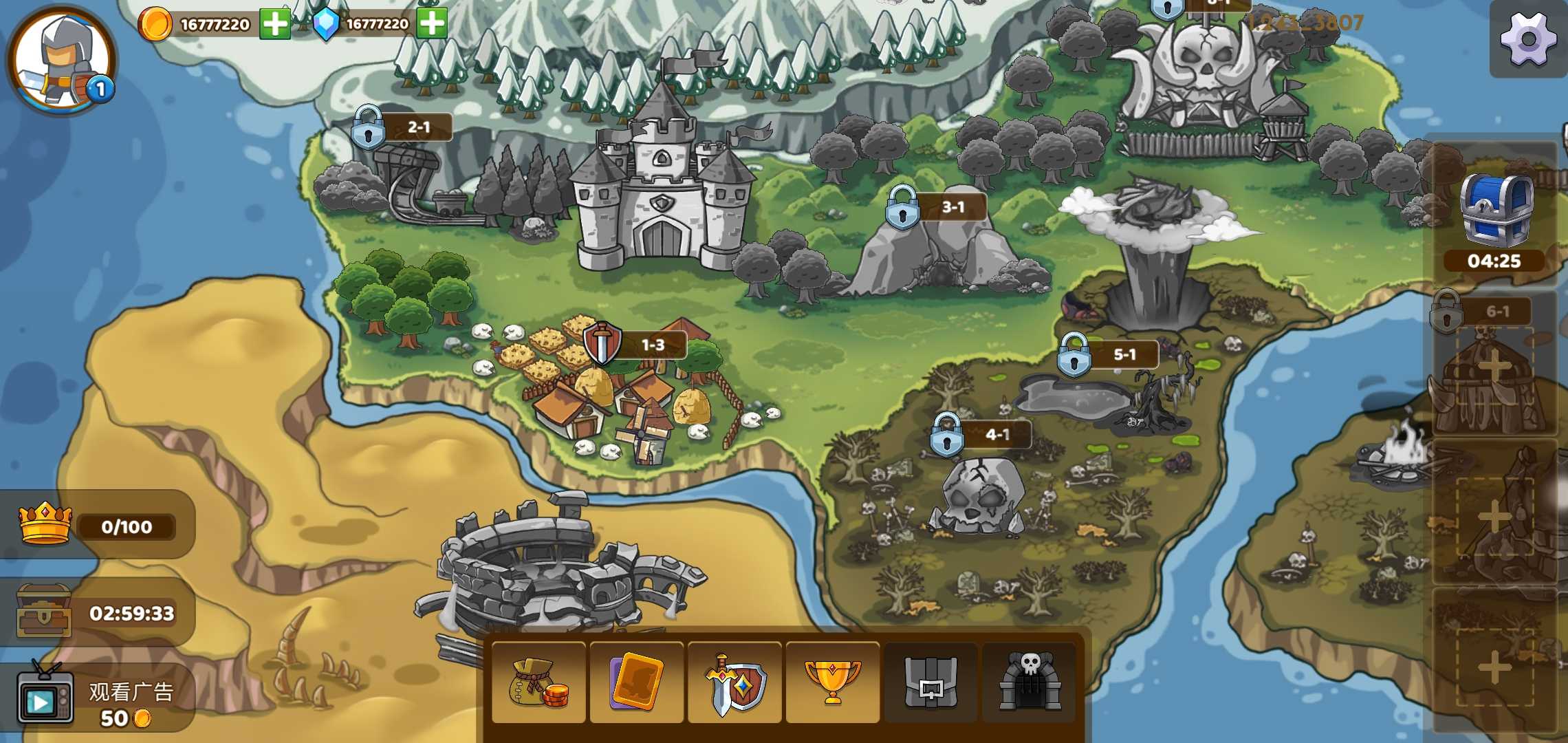The height and width of the screenshot is (743, 1568).
Task: Open the gold trophy achievements
Action: coord(832,683)
